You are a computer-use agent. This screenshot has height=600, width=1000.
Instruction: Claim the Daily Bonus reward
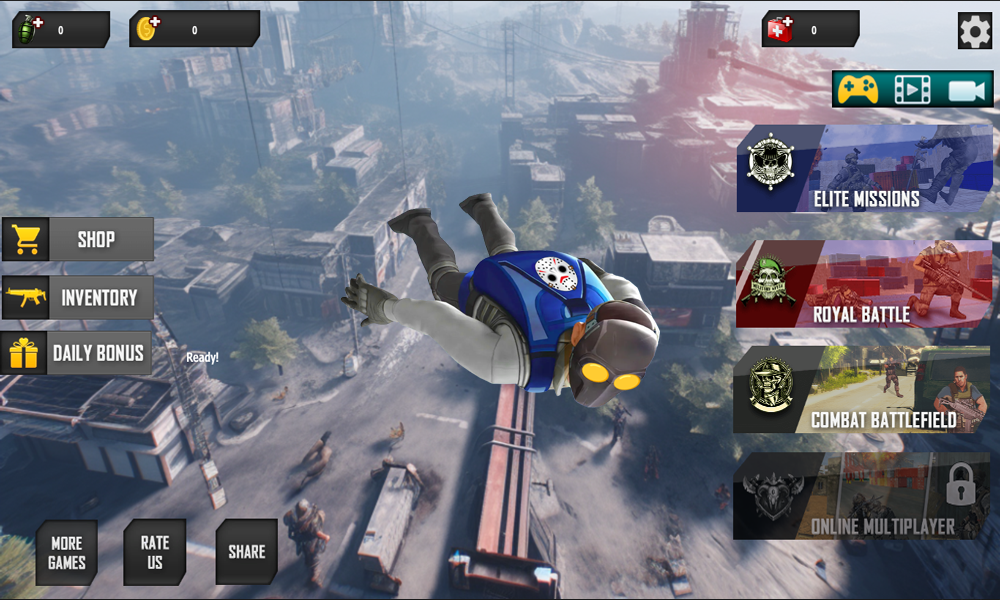click(x=78, y=353)
